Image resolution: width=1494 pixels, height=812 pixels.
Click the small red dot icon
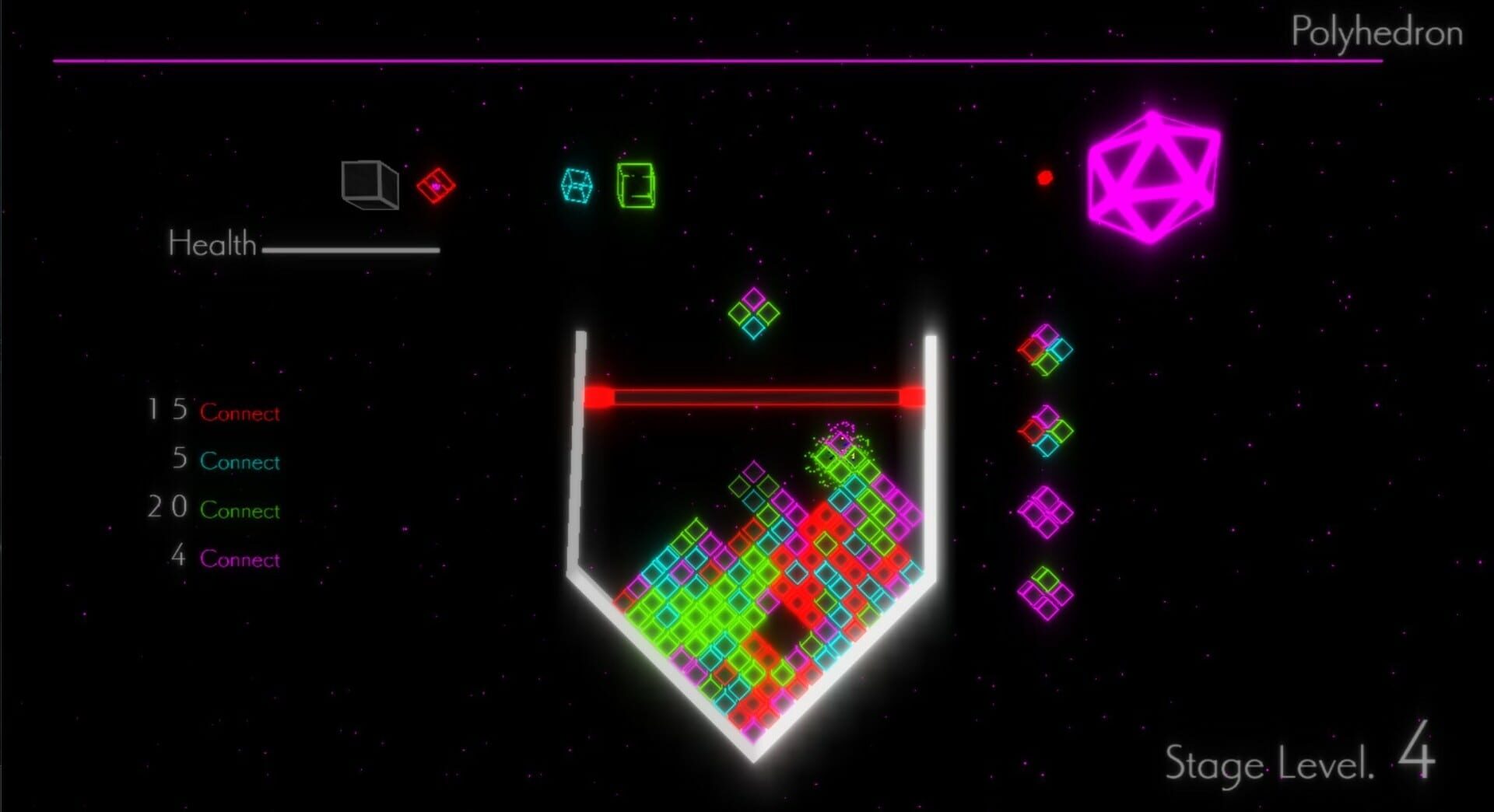[1044, 177]
